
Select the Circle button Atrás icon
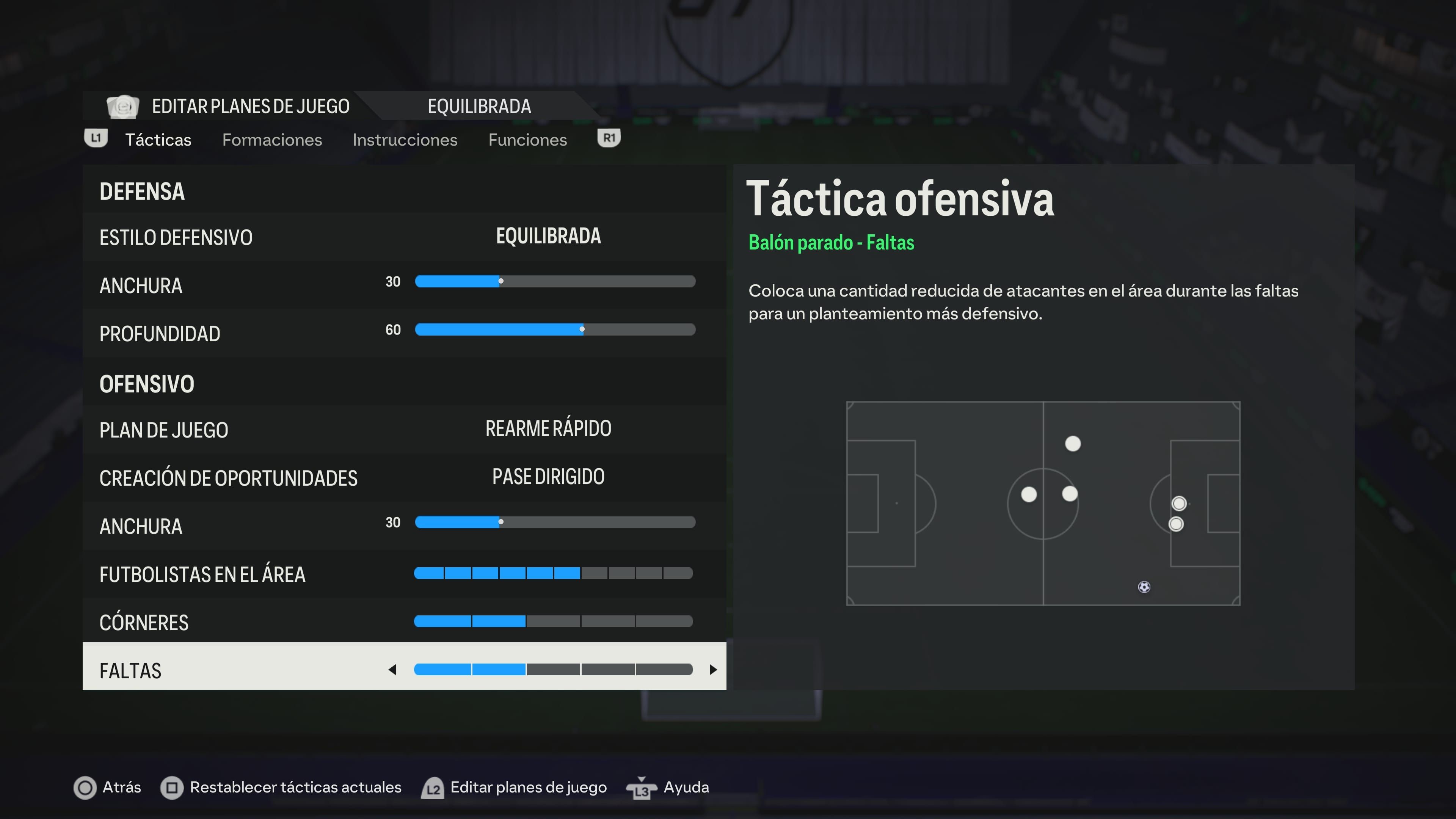[85, 788]
